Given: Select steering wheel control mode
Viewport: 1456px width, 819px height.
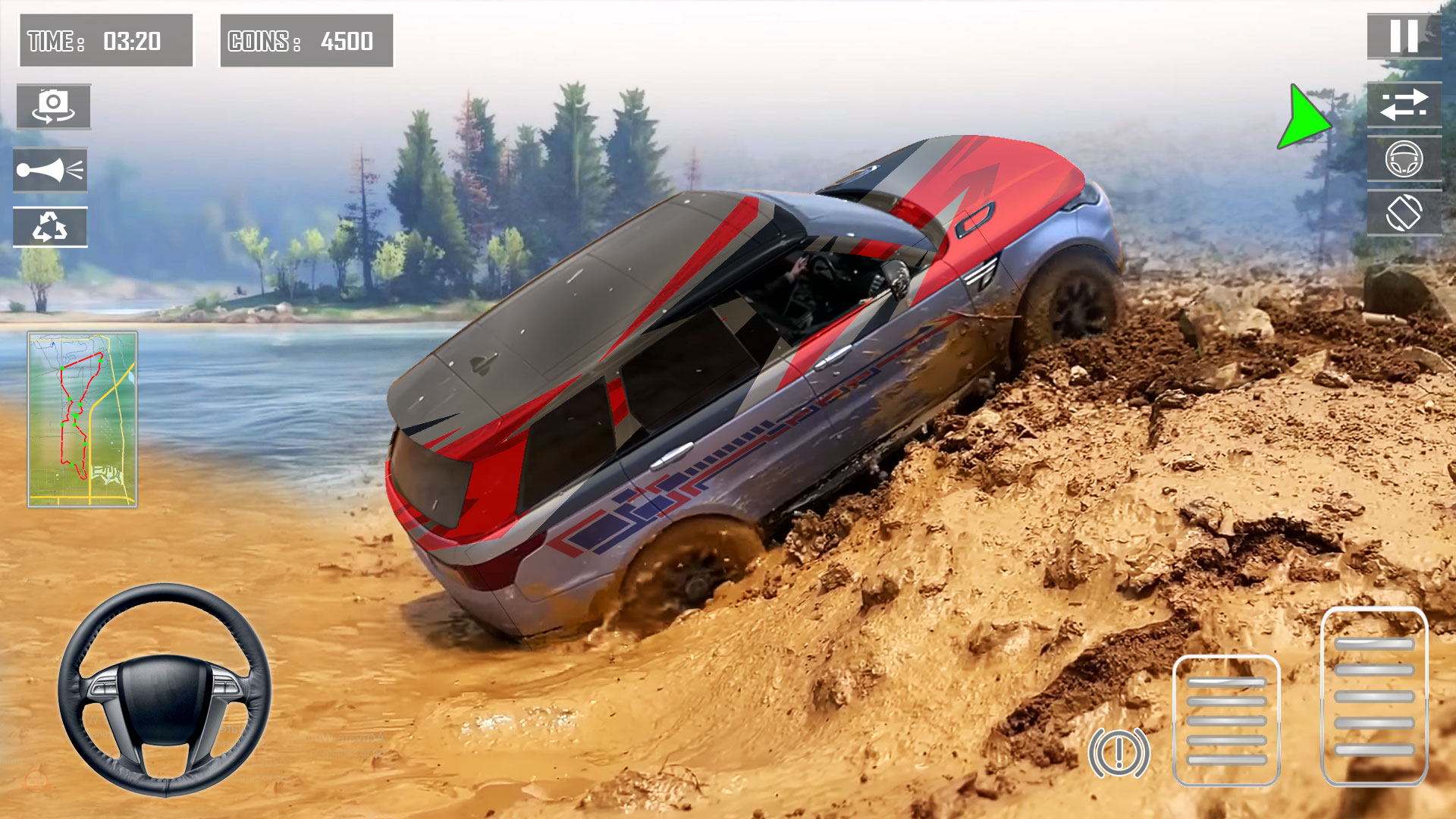Looking at the screenshot, I should pyautogui.click(x=1404, y=159).
